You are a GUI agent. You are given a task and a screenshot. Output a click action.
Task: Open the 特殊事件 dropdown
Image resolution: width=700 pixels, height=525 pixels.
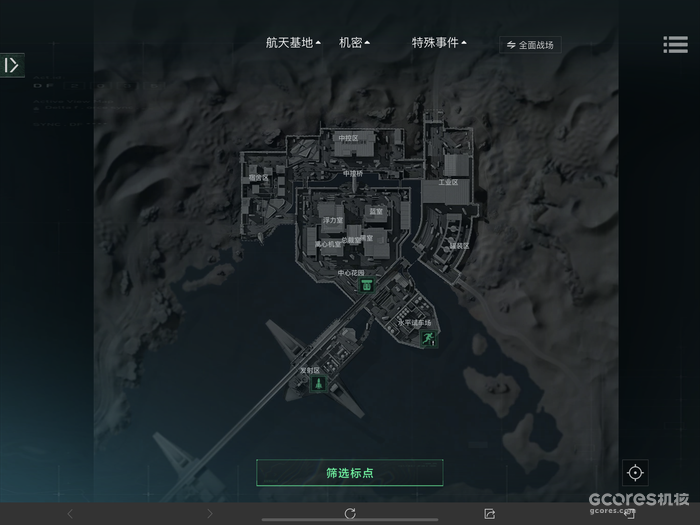point(440,43)
